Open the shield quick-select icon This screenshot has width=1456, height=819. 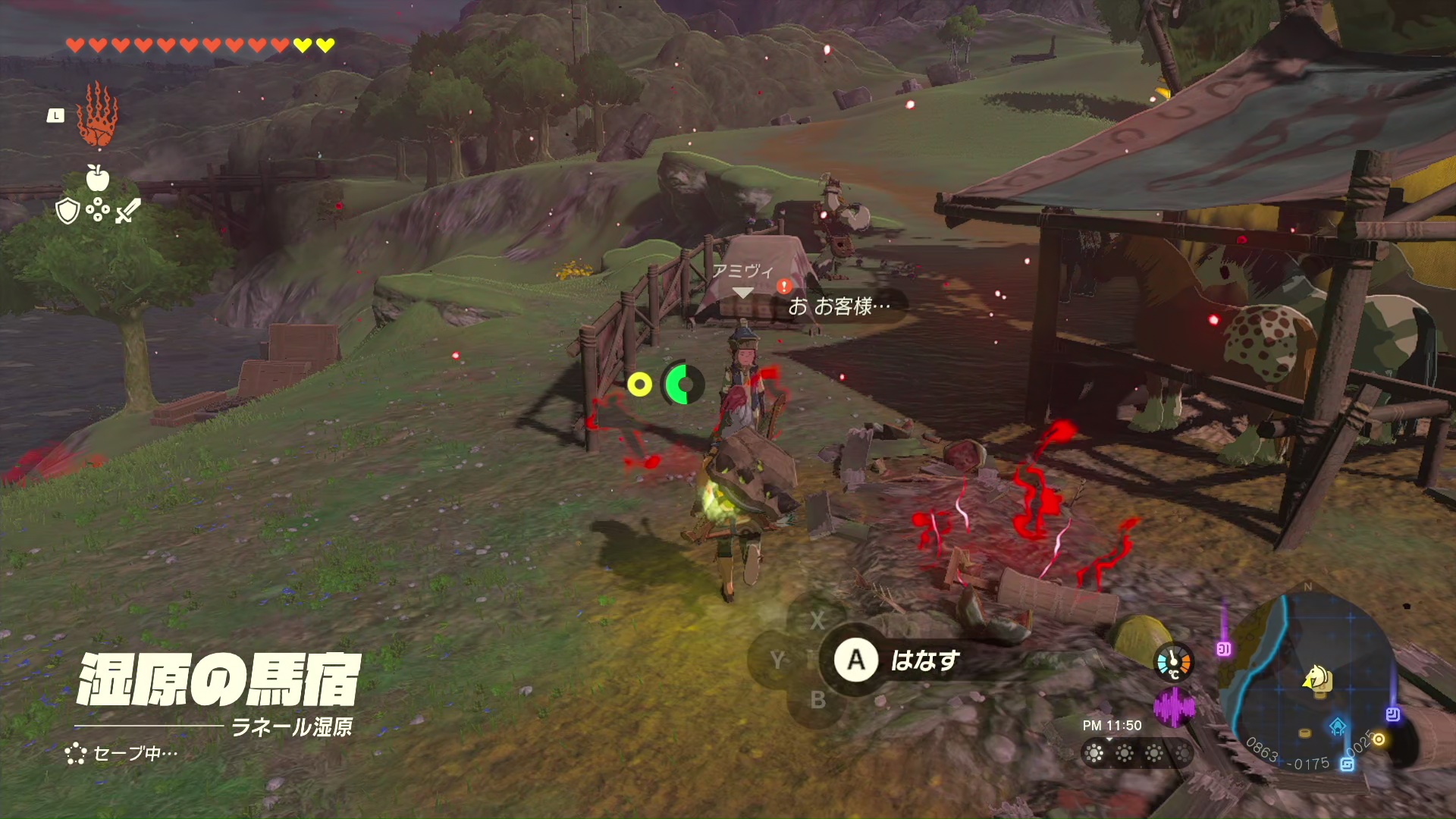point(68,211)
